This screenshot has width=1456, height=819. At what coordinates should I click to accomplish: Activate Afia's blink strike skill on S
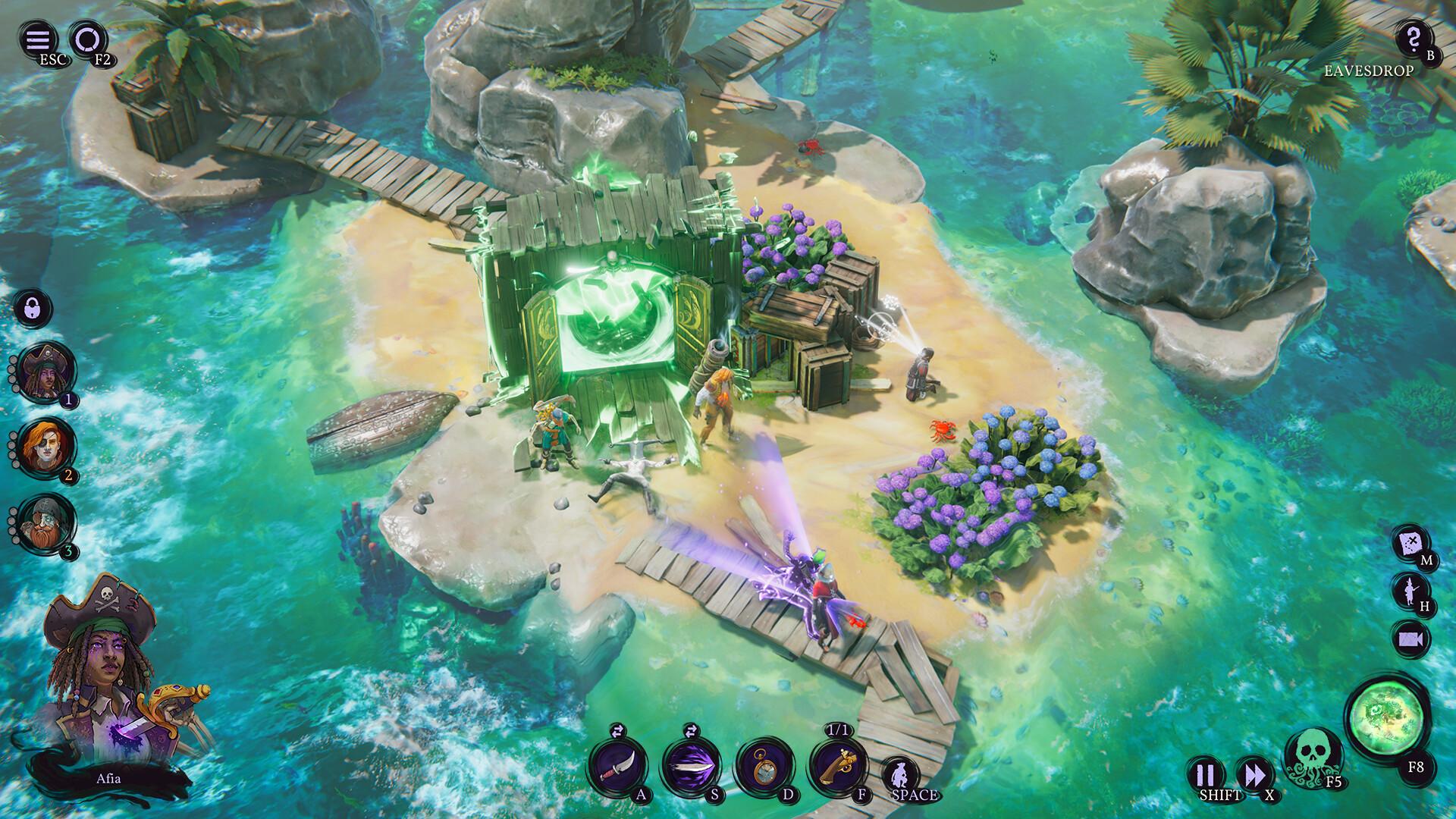[x=689, y=764]
